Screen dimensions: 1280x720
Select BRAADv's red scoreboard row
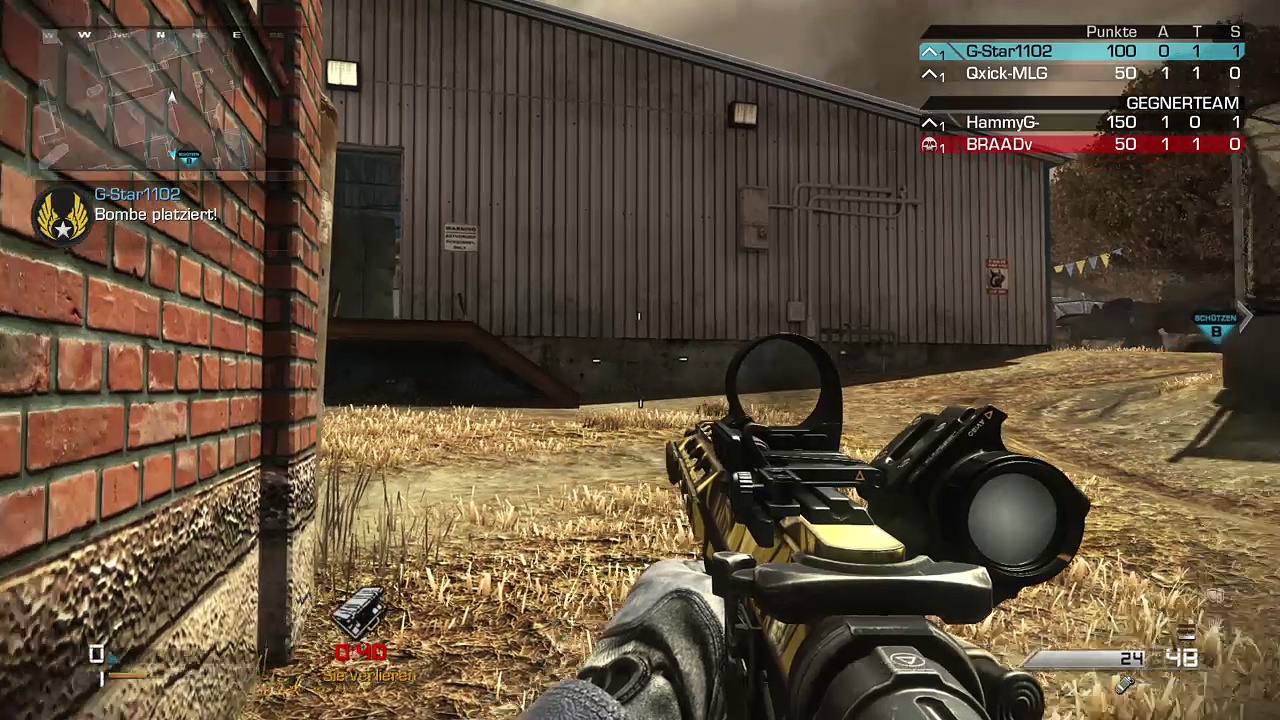tap(1080, 145)
